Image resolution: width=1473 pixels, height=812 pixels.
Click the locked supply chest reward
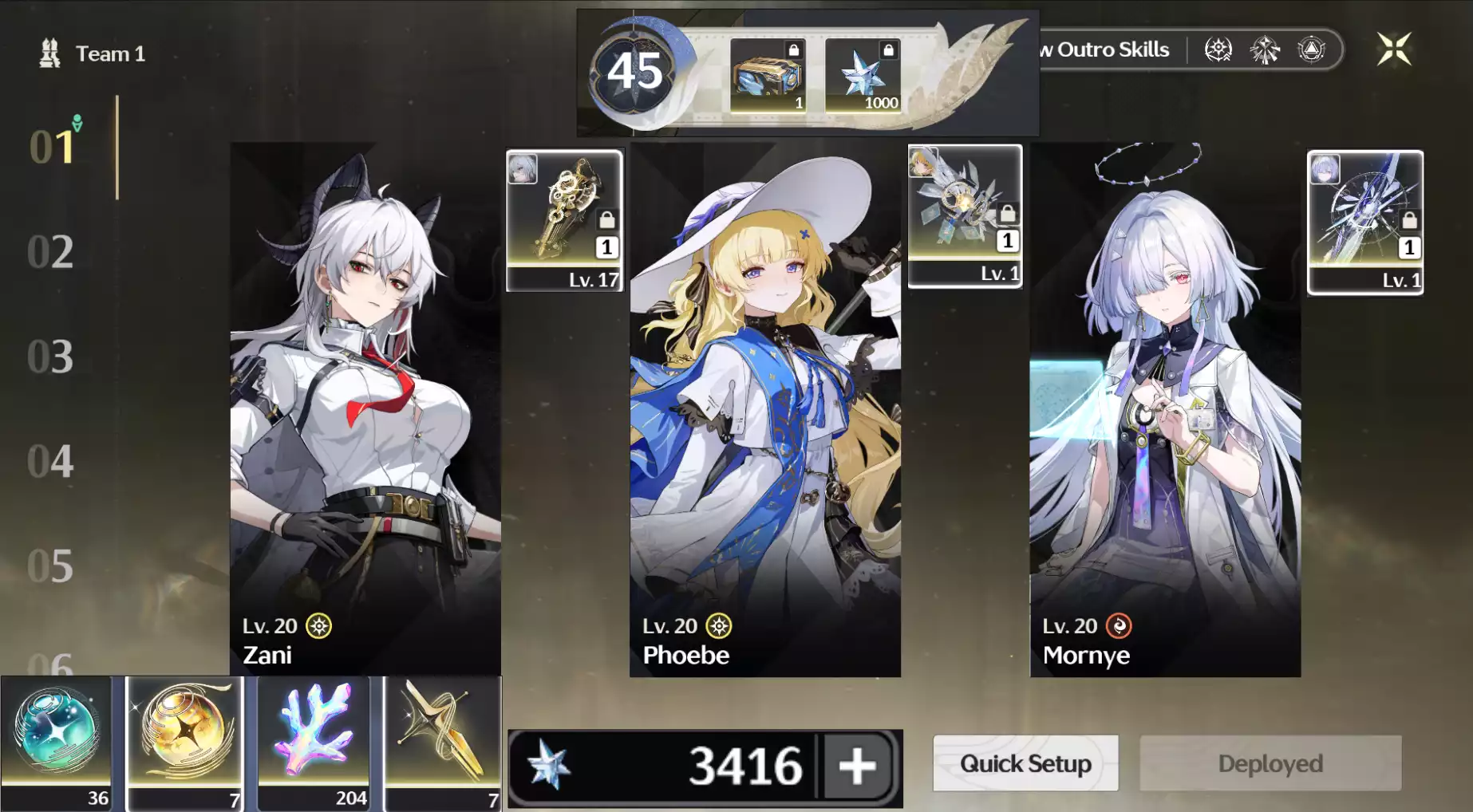(x=768, y=76)
